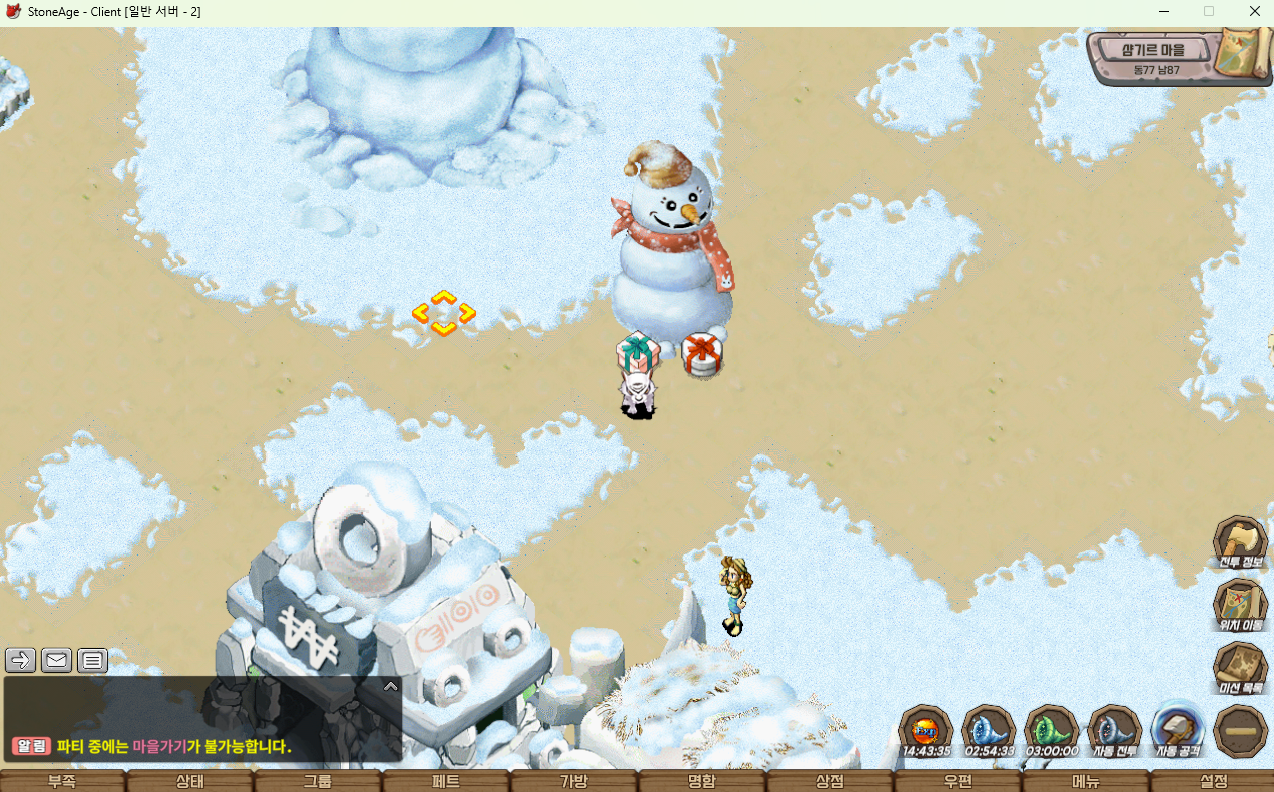This screenshot has width=1274, height=792.
Task: Click the envelope button above the chat box
Action: (x=56, y=660)
